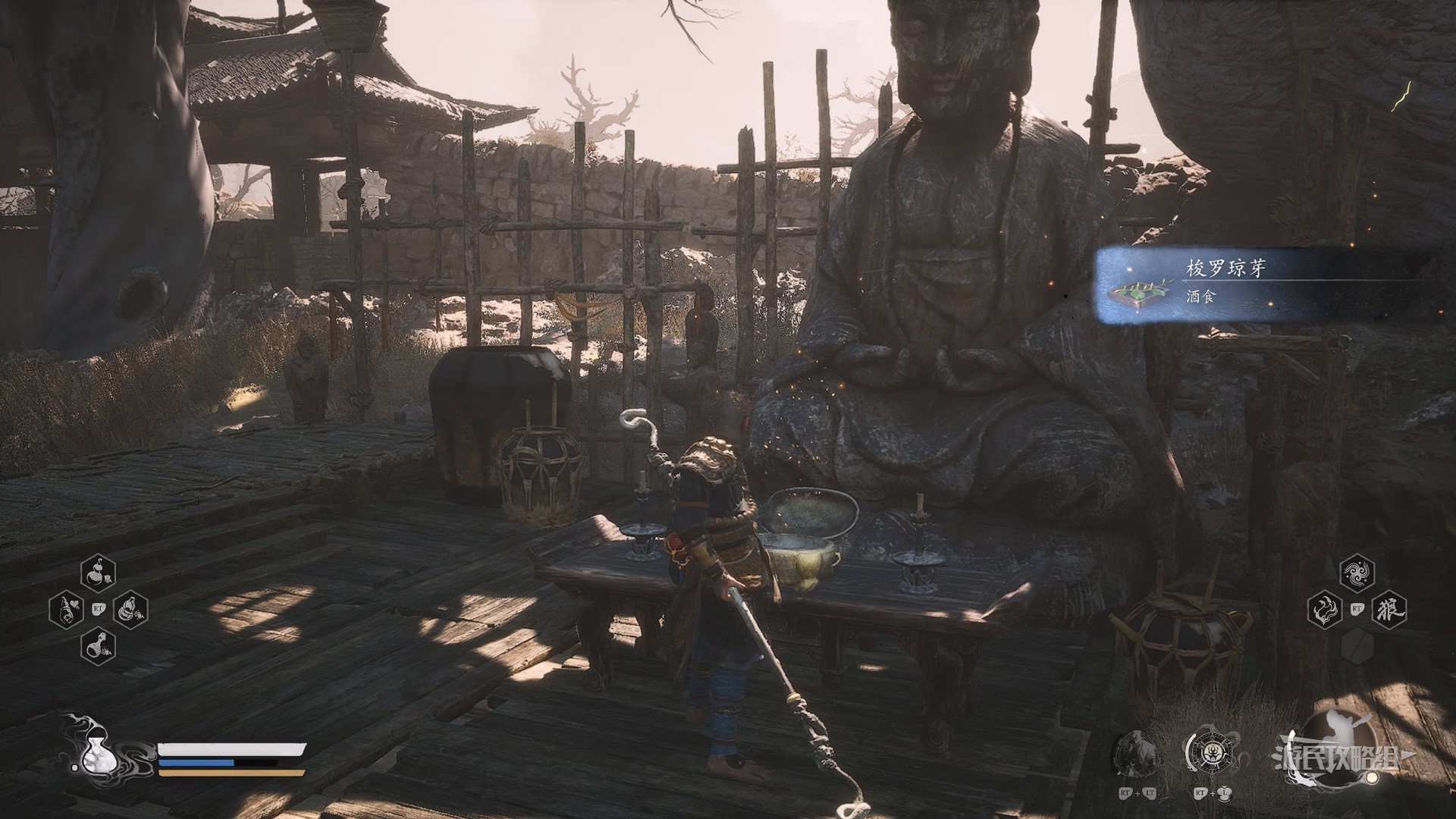The image size is (1456, 819).
Task: Use the round flask item in the bottom hexagon
Action: point(98,646)
